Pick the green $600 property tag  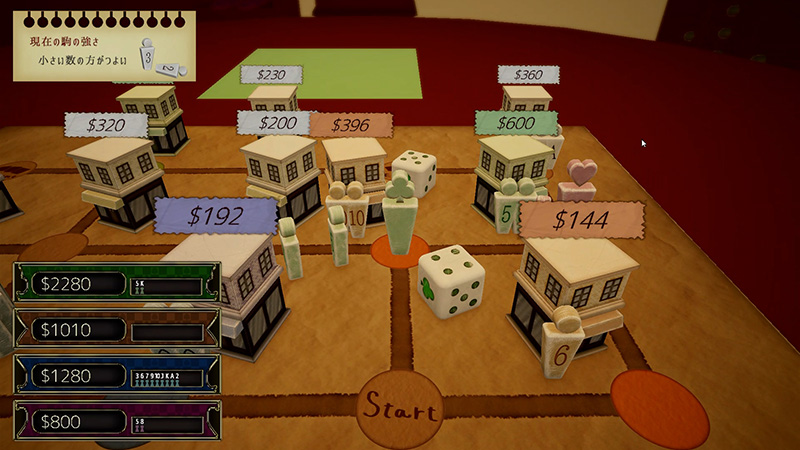516,123
